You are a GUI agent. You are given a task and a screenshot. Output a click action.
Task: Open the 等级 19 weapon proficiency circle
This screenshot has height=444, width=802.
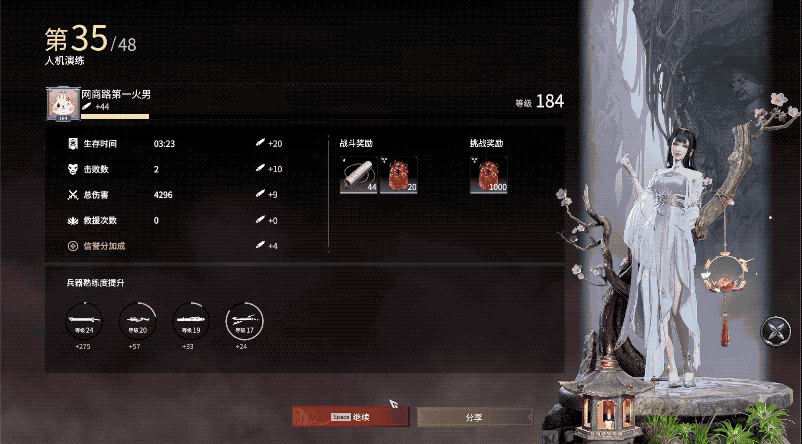[189, 320]
